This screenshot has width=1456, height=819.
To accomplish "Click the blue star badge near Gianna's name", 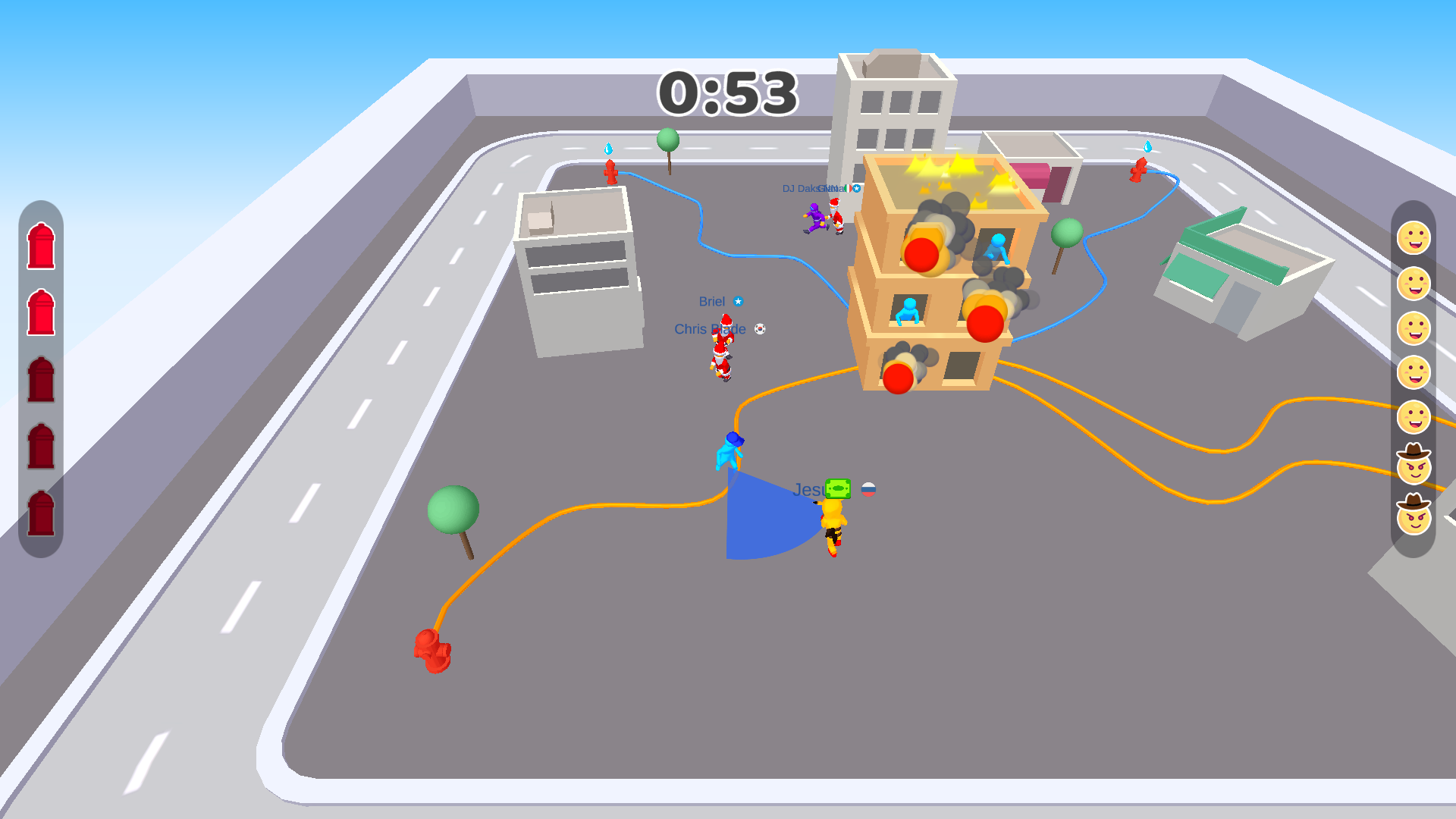I will click(857, 187).
